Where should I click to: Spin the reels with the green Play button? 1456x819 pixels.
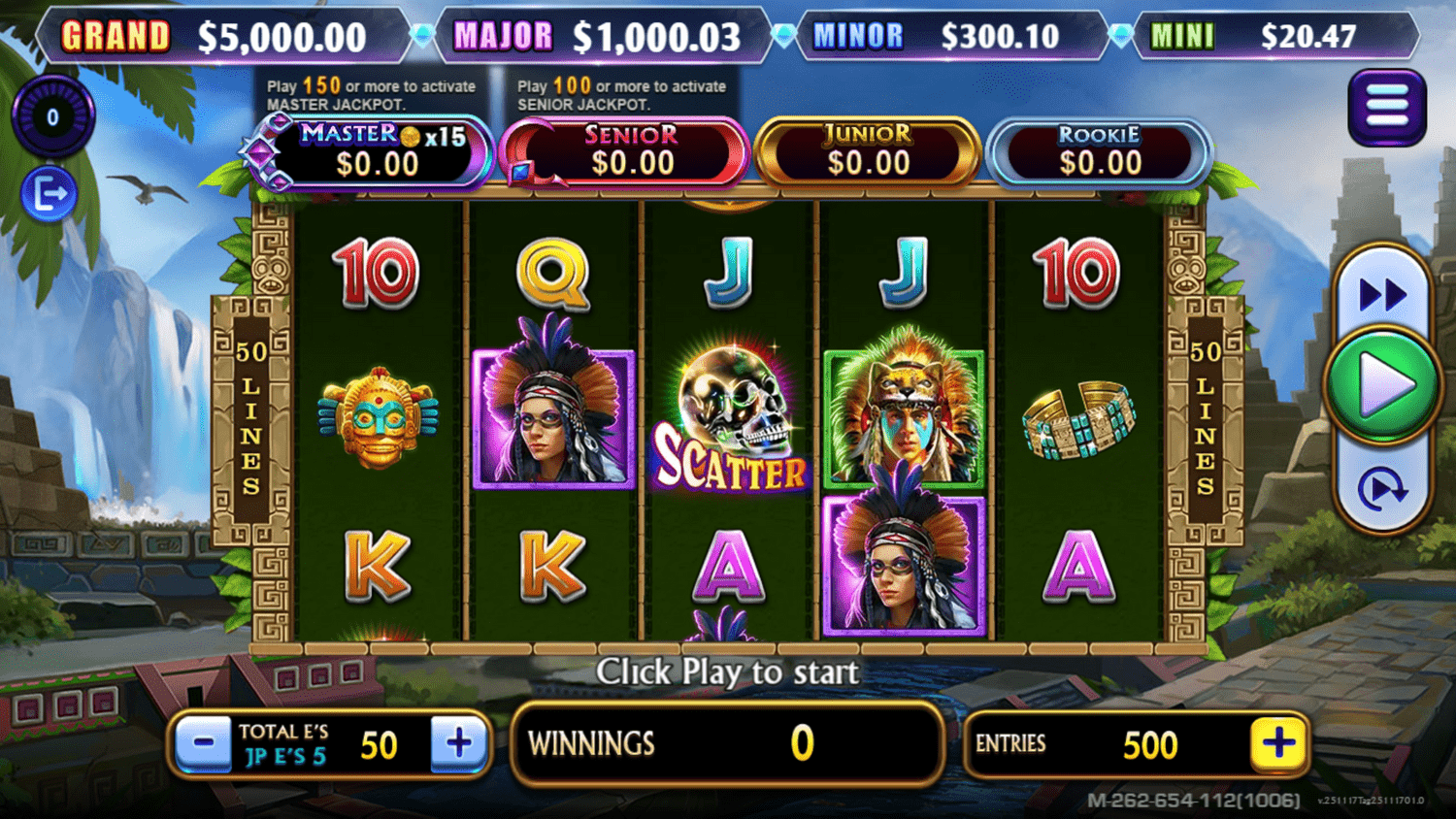[1382, 385]
